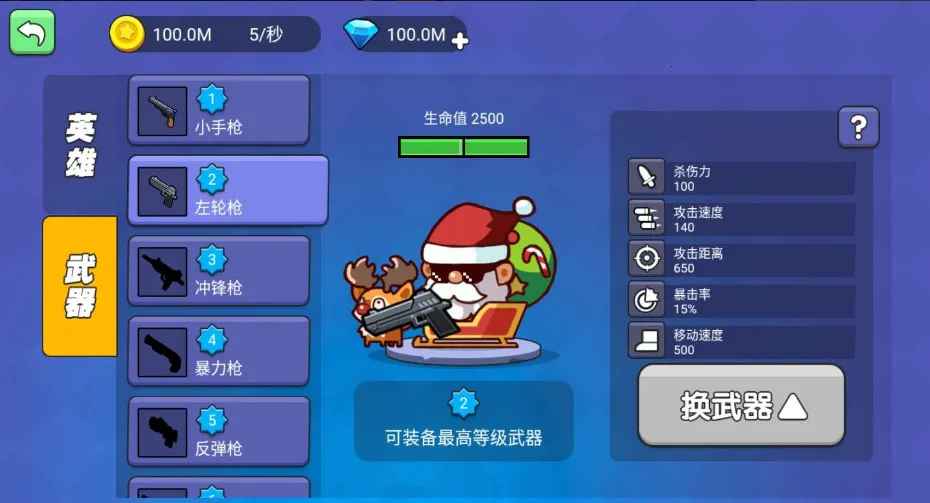Choose the 左轮枪 revolver weapon

point(228,191)
